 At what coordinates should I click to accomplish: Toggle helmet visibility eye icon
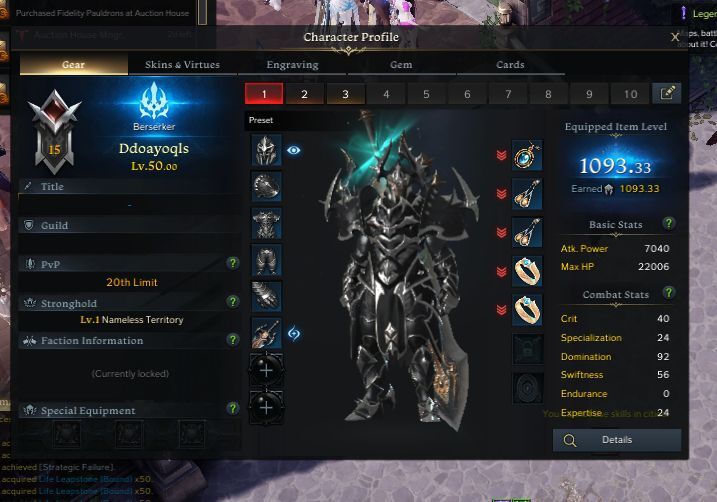tap(294, 150)
